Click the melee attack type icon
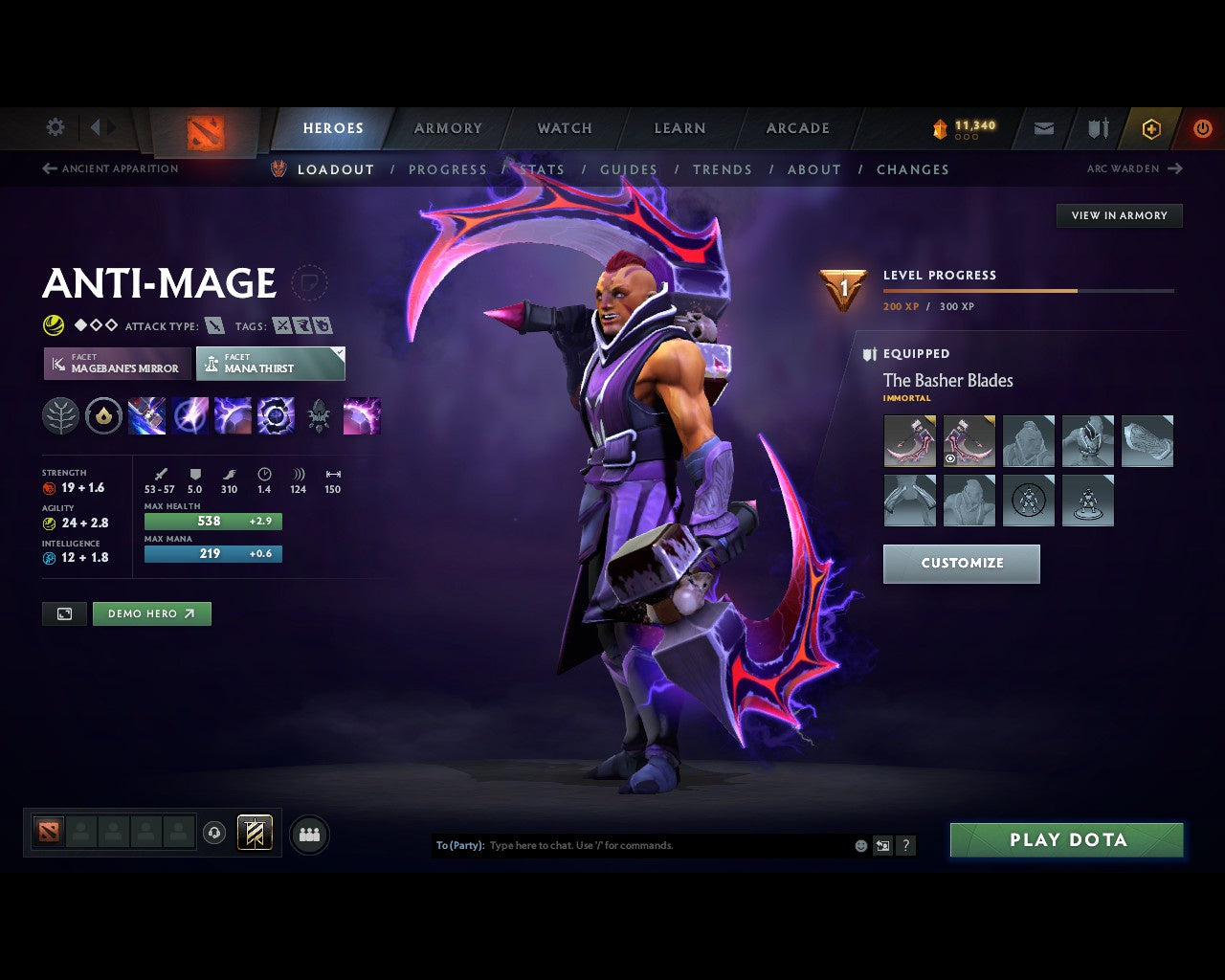1225x980 pixels. click(x=212, y=325)
